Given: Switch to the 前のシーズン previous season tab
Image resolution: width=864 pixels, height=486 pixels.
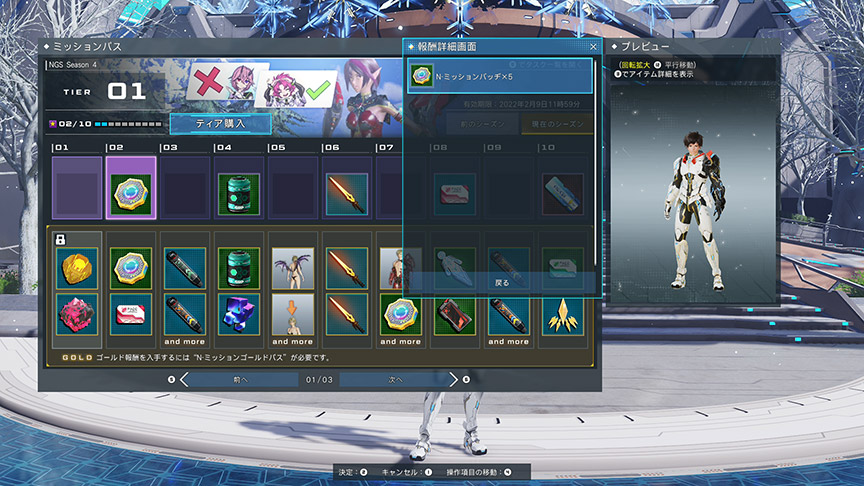Looking at the screenshot, I should tap(482, 124).
